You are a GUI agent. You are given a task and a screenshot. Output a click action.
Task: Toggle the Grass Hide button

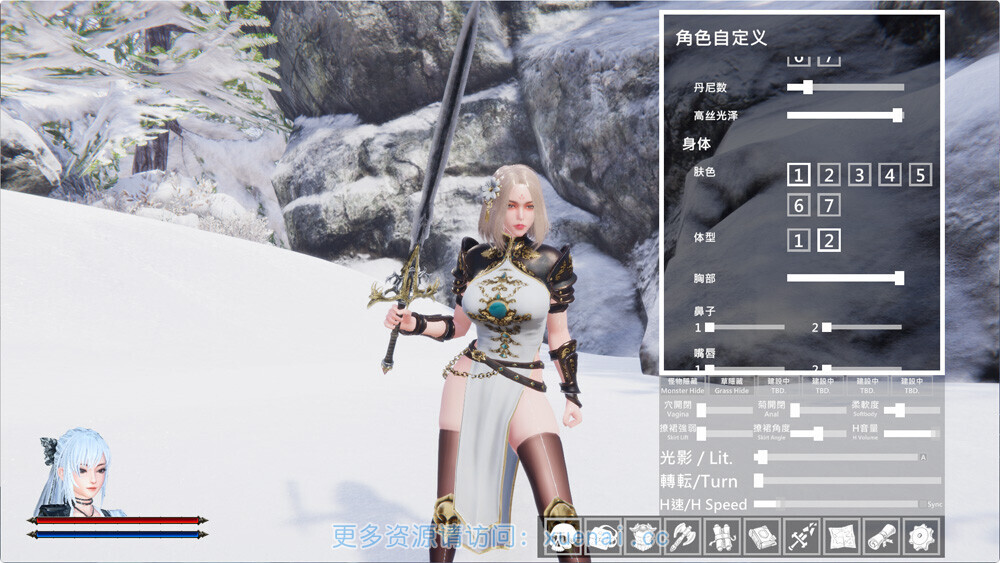click(x=731, y=385)
